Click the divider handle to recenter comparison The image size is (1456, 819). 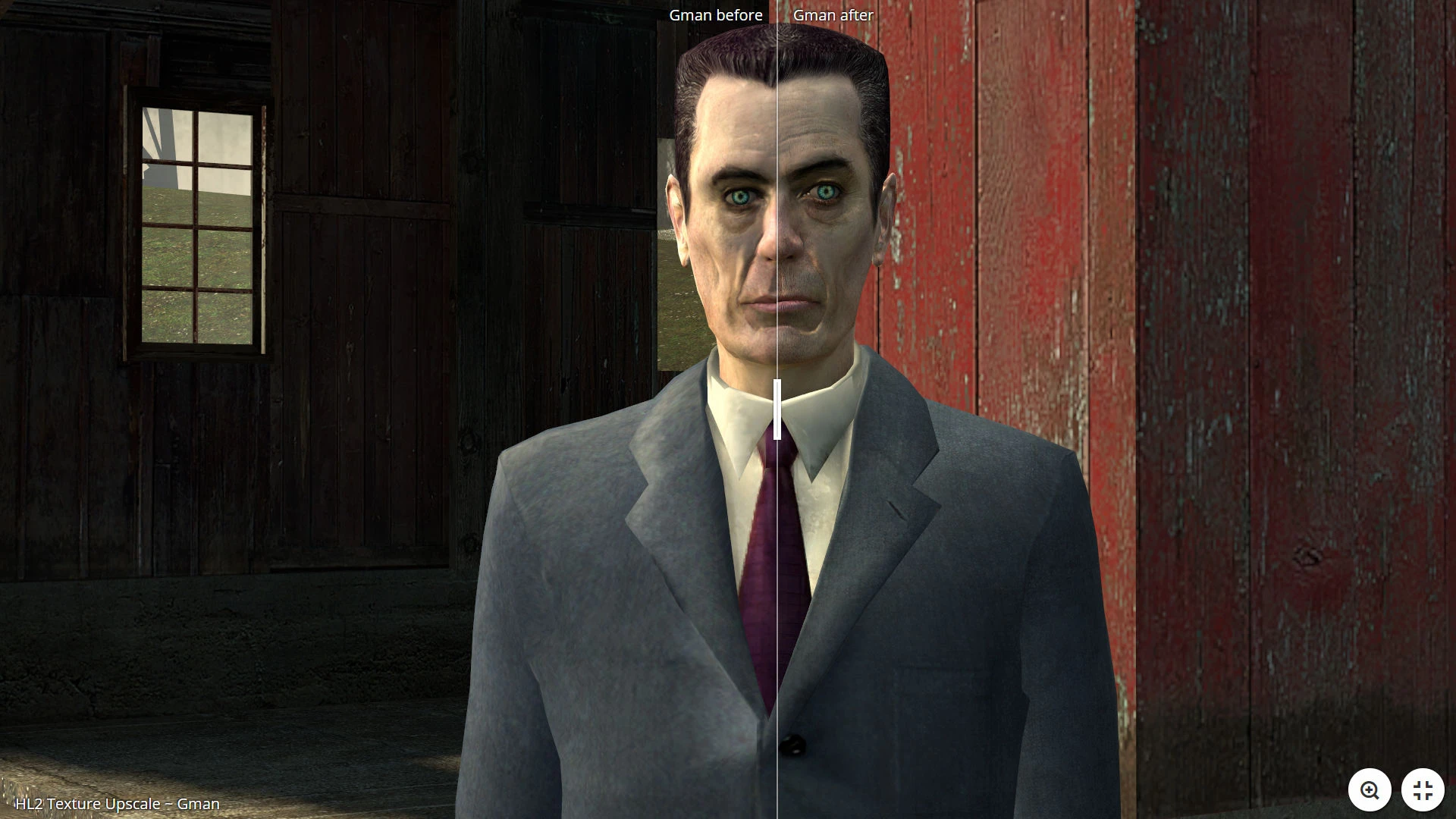777,409
